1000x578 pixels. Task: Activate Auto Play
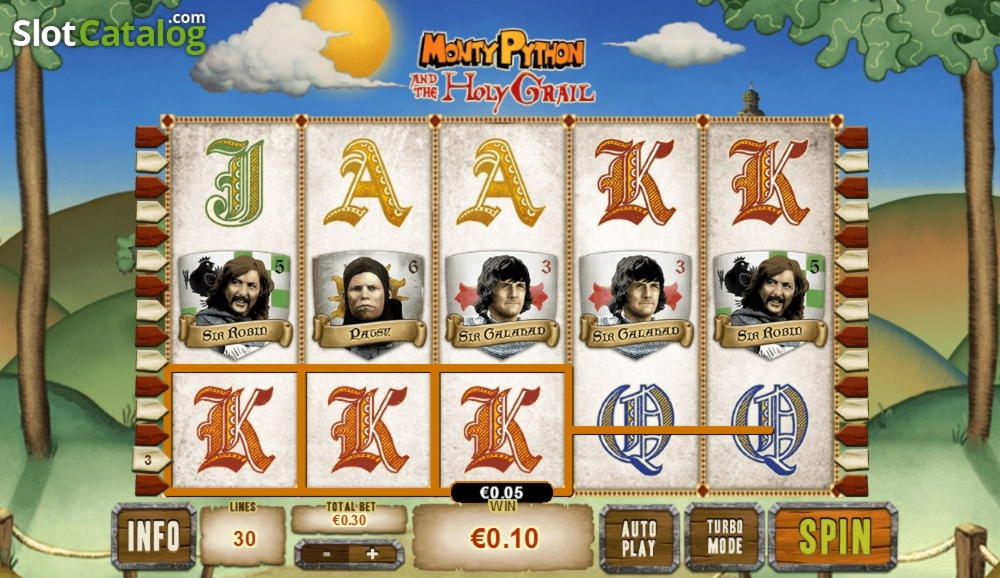click(639, 537)
